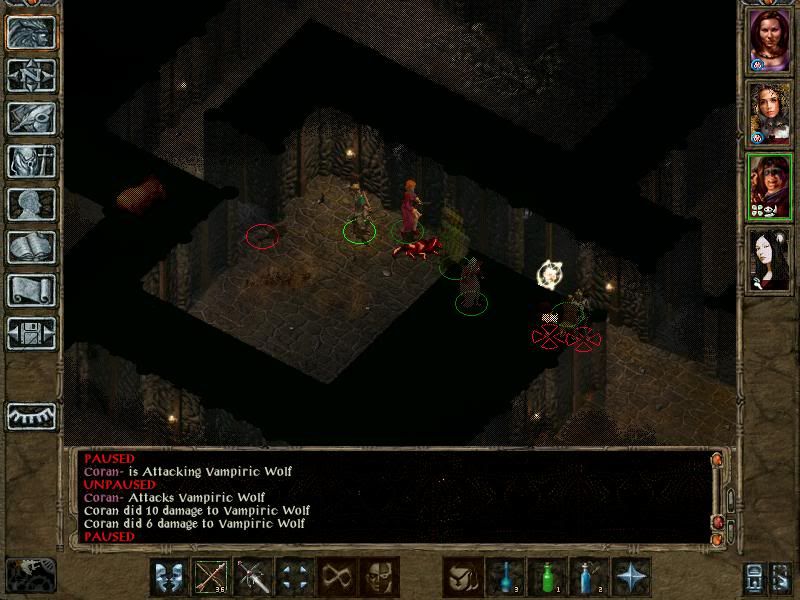The width and height of the screenshot is (800, 600).
Task: Select the green-bordered masked character portrait
Action: coord(770,185)
